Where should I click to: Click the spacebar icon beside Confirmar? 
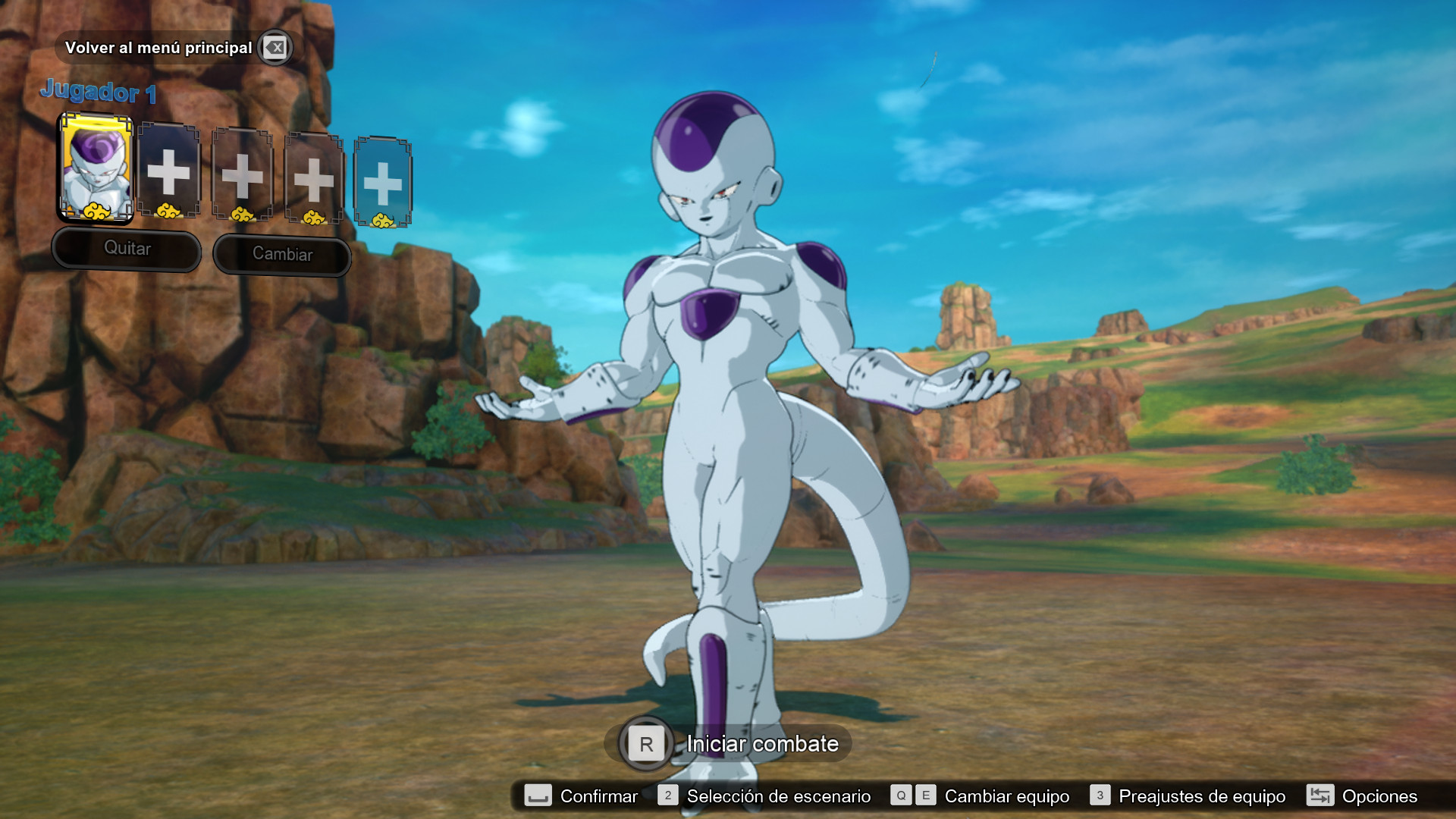coord(539,796)
